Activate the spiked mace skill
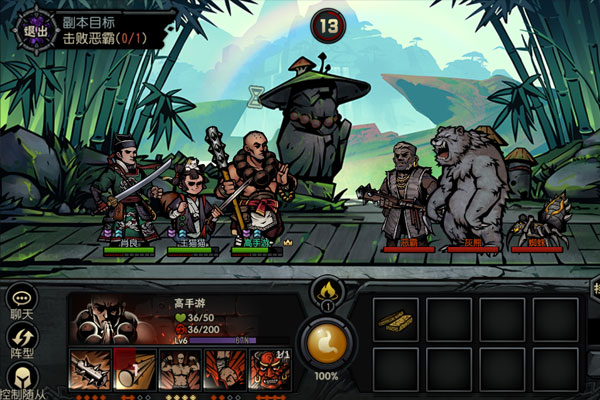The width and height of the screenshot is (600, 400). tap(88, 370)
